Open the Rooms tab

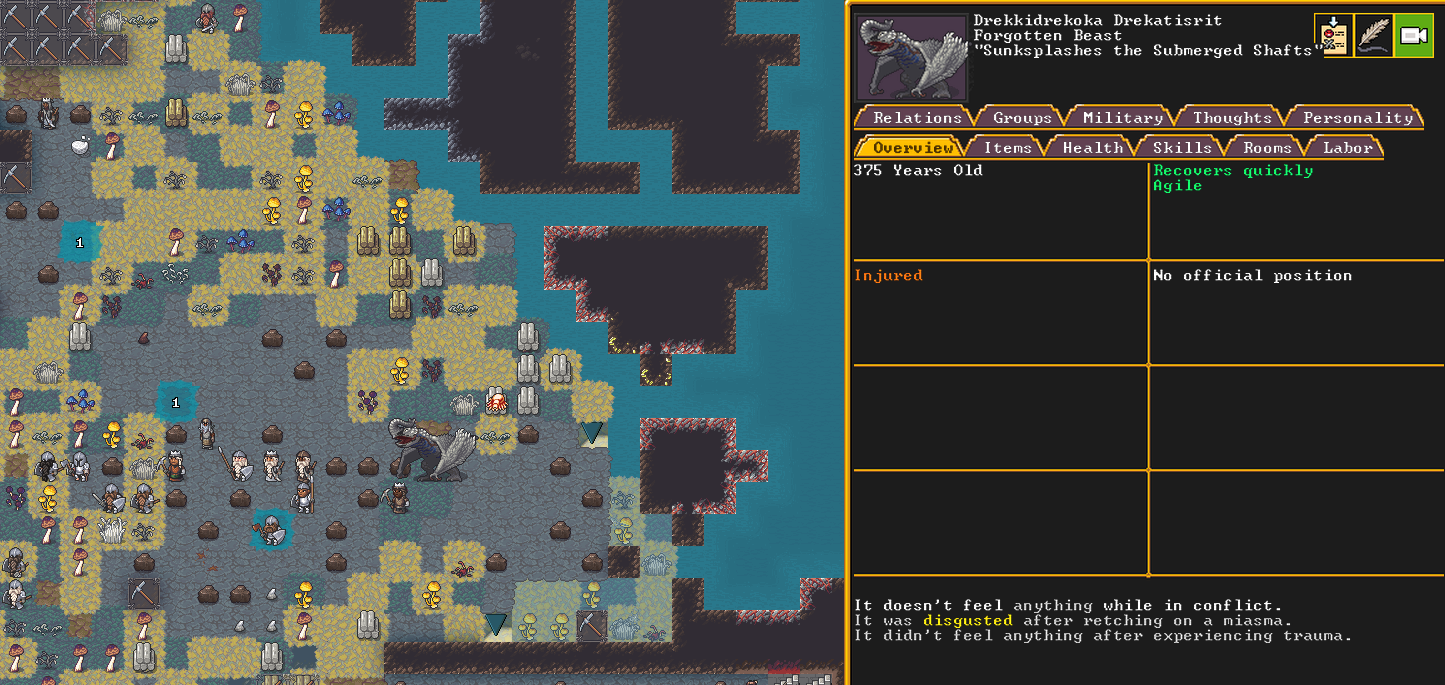(1267, 147)
